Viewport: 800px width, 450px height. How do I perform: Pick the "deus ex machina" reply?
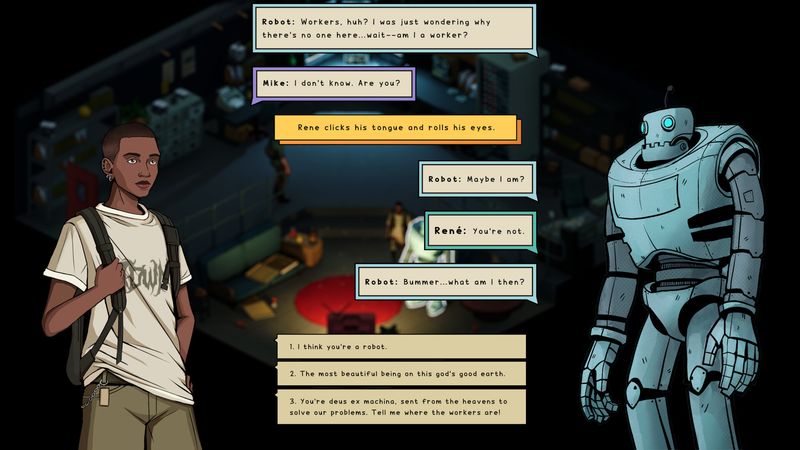pyautogui.click(x=401, y=407)
